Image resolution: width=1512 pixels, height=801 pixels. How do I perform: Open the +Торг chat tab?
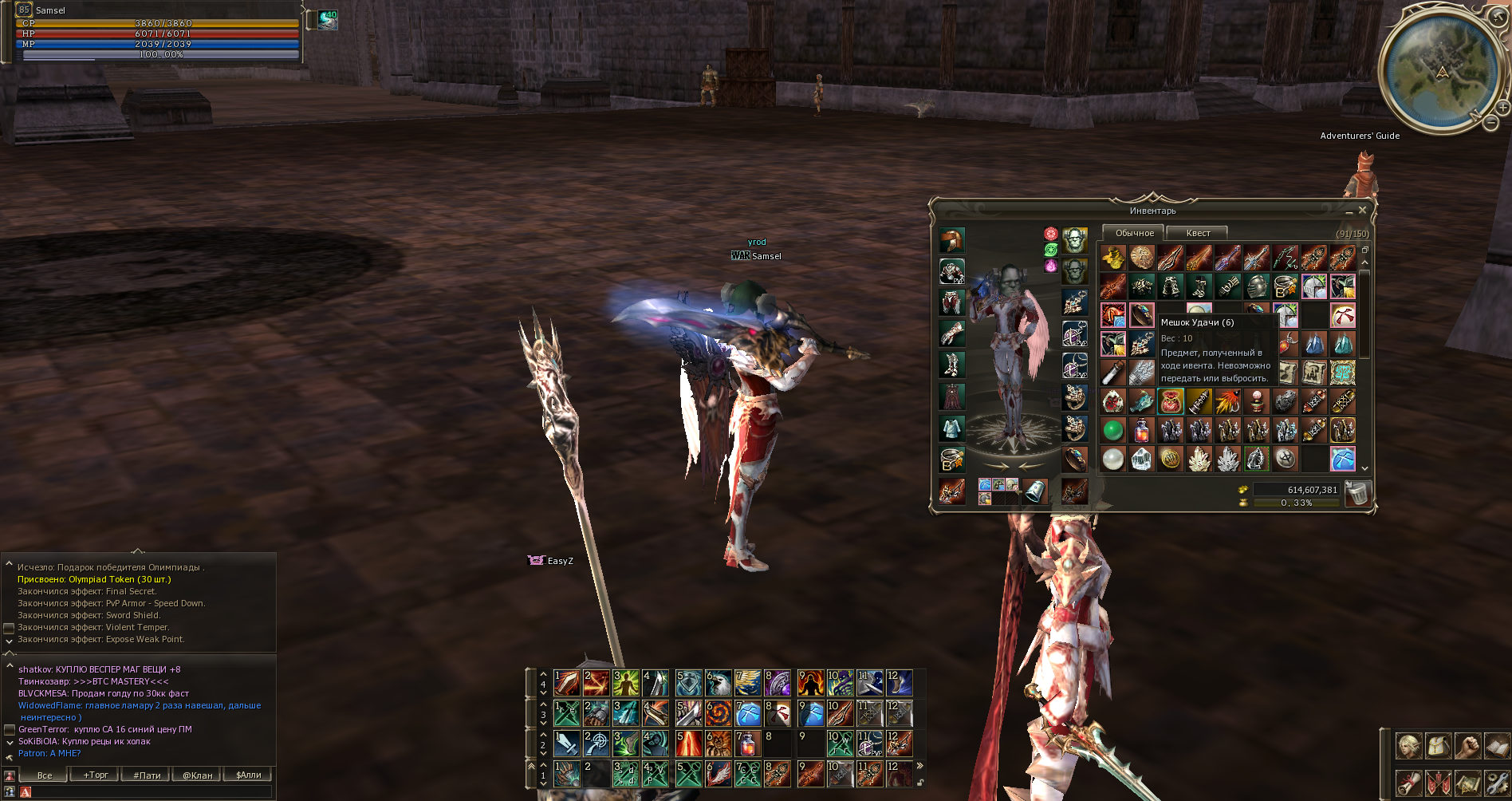[96, 775]
